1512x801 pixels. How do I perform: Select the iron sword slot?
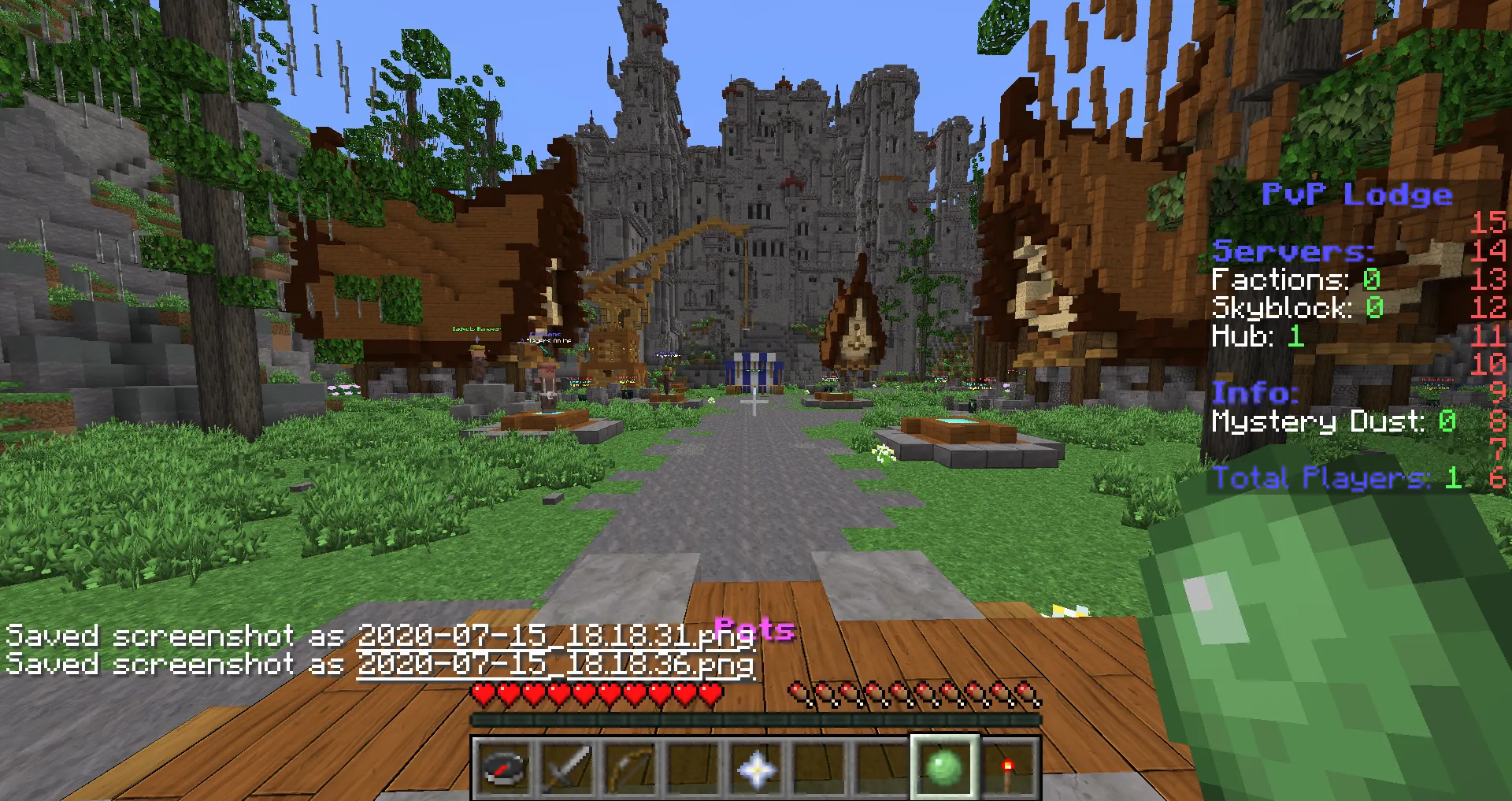tap(567, 768)
